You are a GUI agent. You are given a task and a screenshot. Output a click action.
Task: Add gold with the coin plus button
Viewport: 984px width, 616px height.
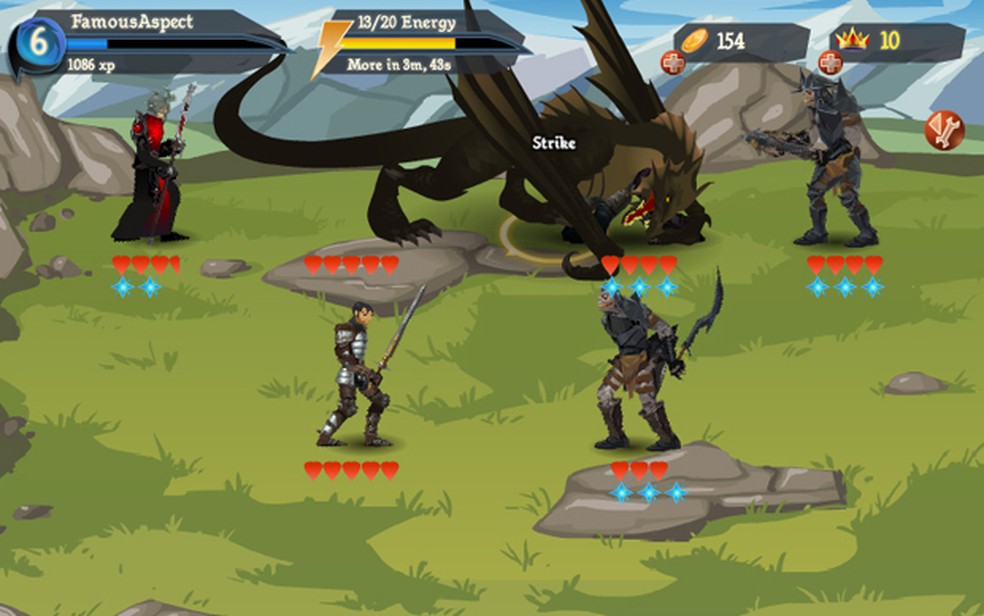(673, 63)
